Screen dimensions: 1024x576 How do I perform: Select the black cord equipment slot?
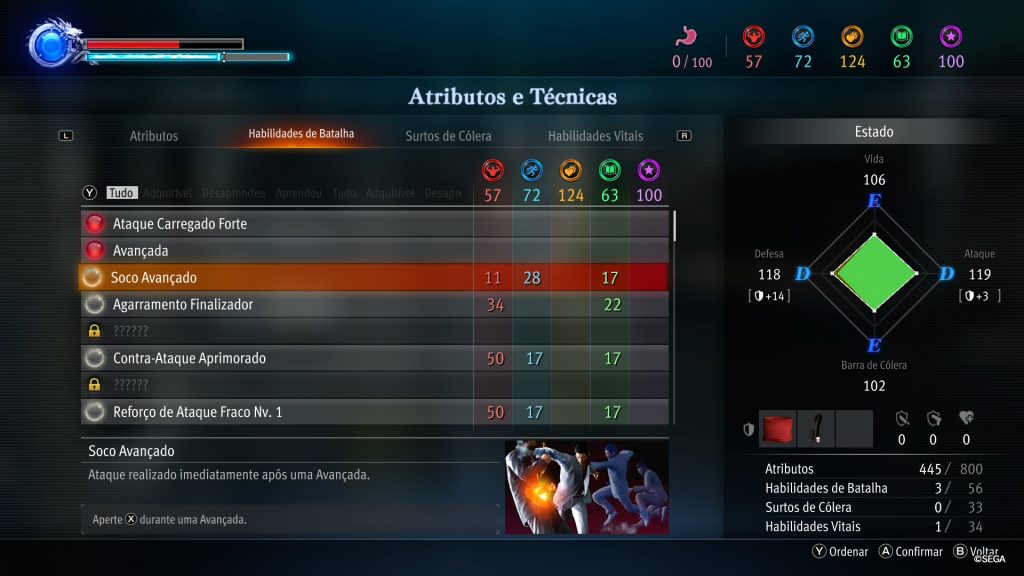click(x=815, y=428)
